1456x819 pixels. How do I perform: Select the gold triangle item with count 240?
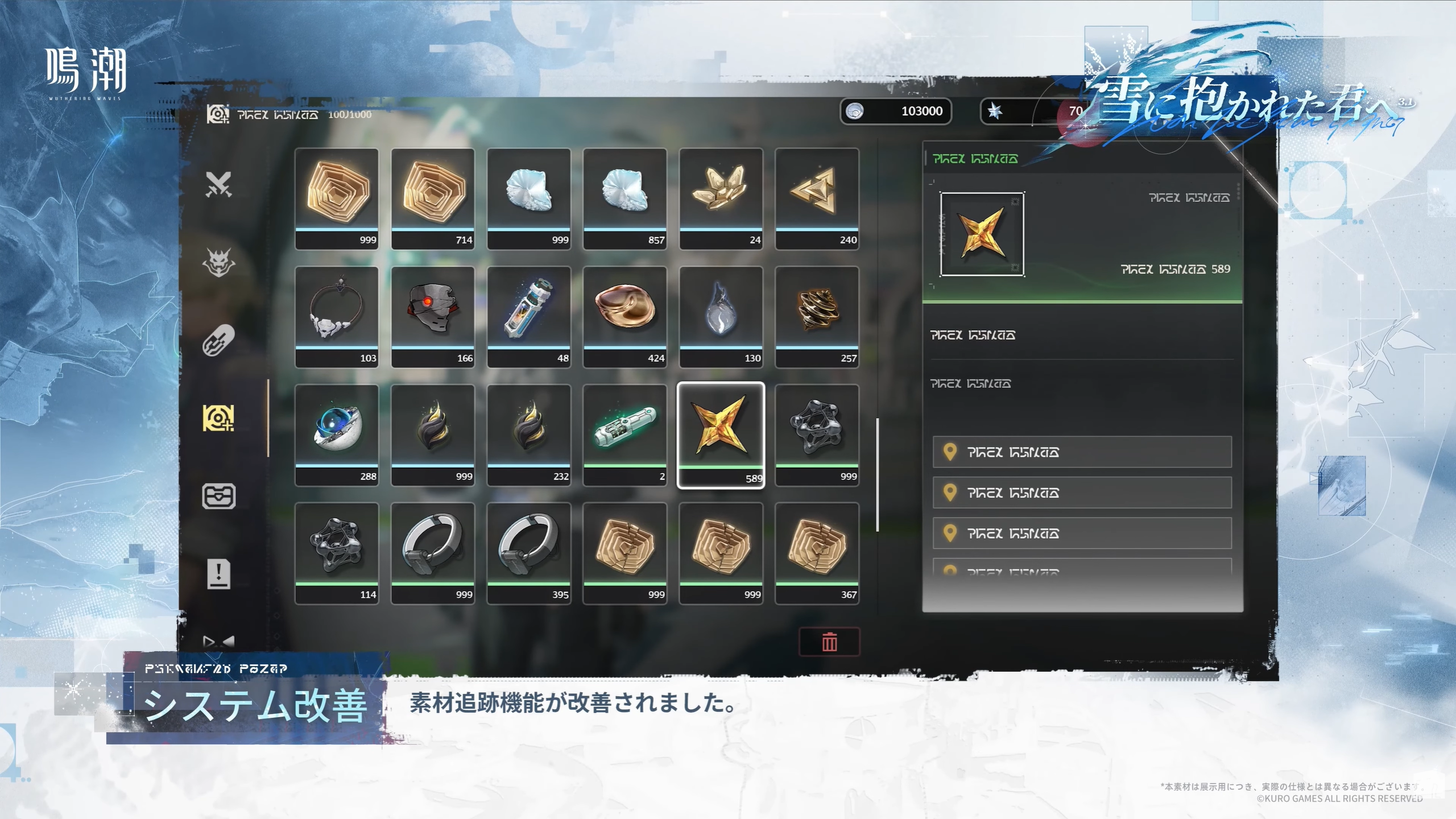tap(817, 198)
